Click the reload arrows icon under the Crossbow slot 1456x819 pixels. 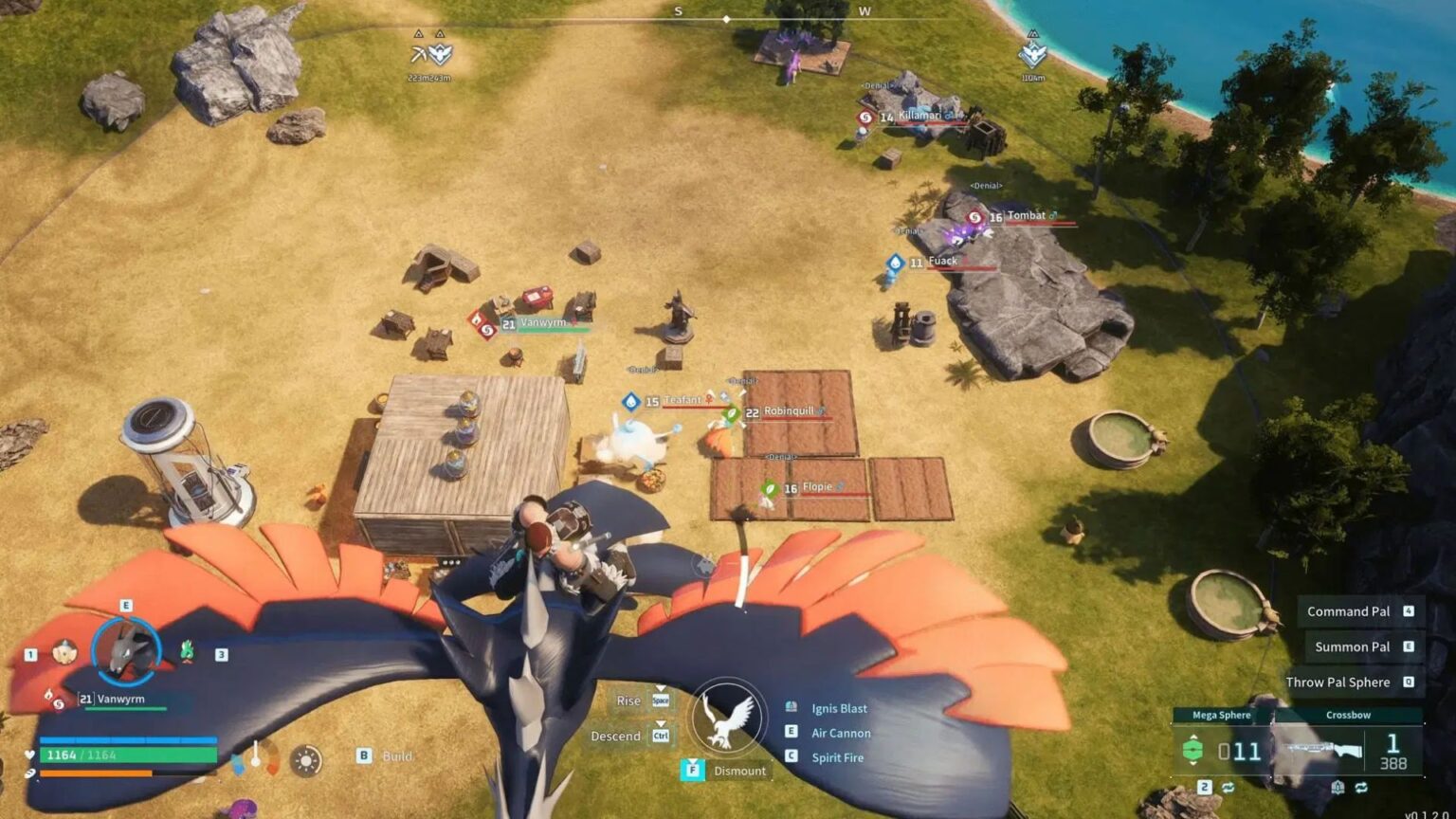coord(1361,788)
